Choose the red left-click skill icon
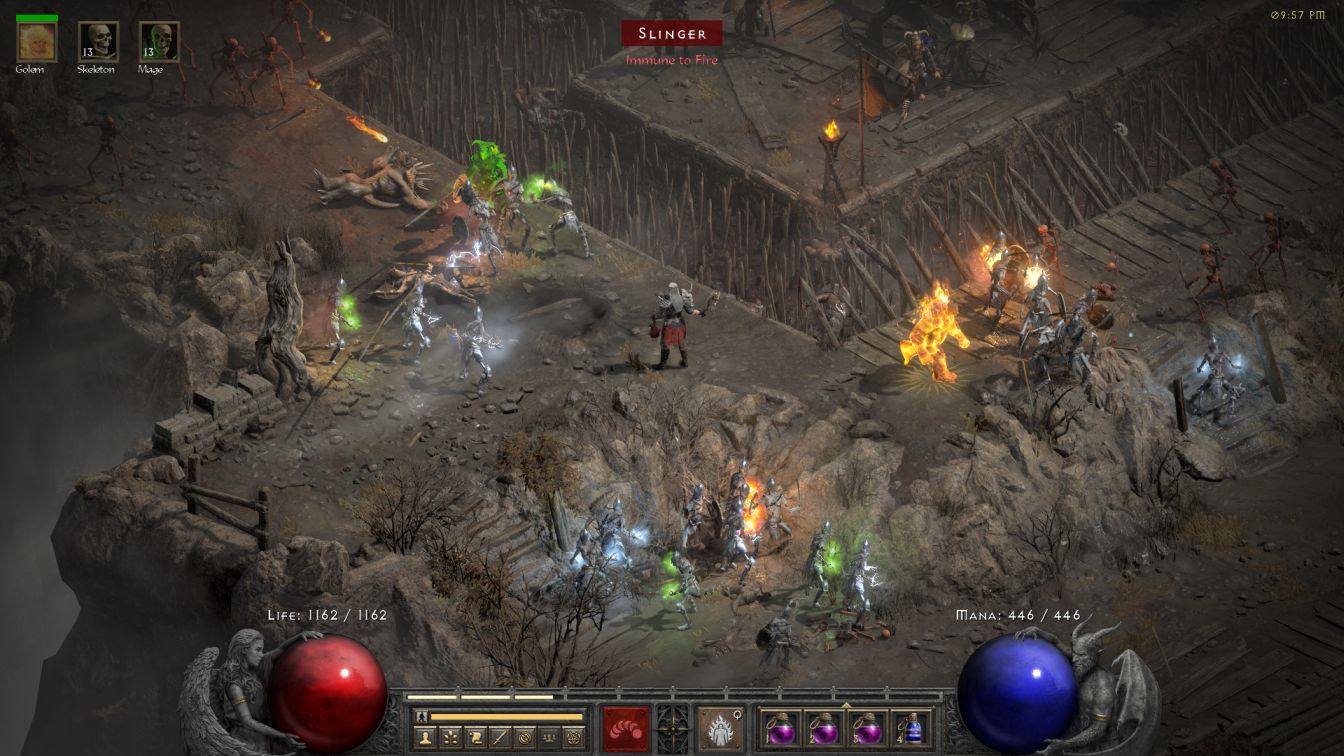Image resolution: width=1344 pixels, height=756 pixels. point(626,729)
